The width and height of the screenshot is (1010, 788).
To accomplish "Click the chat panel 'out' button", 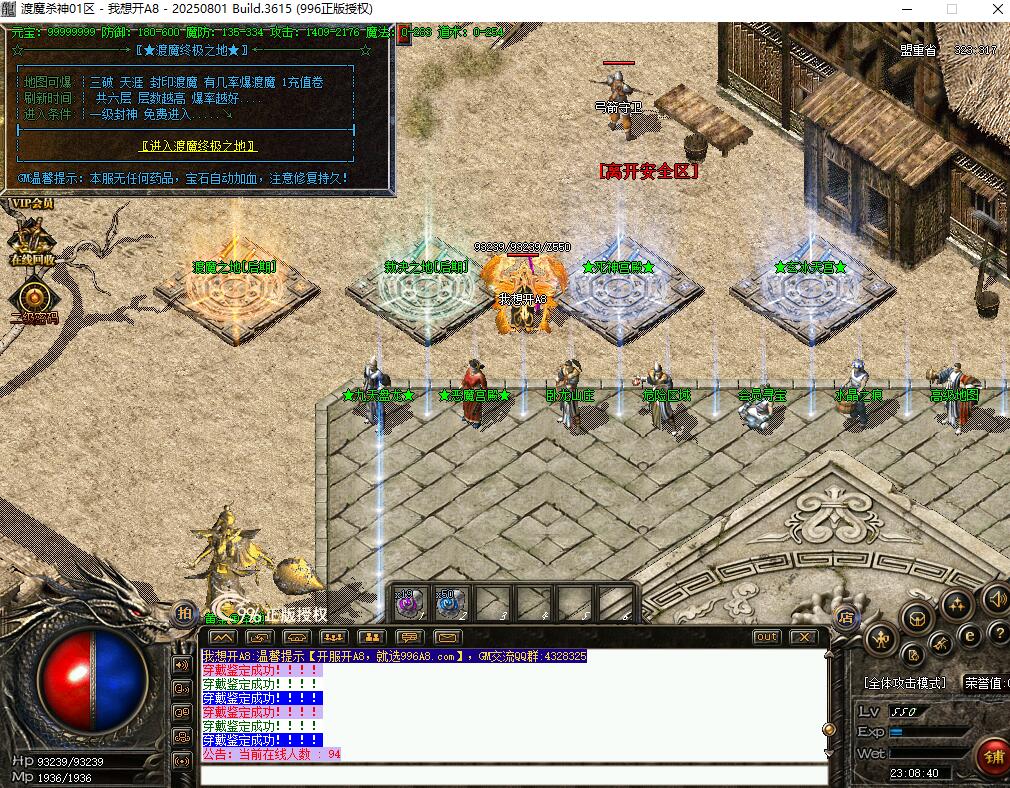I will (766, 637).
